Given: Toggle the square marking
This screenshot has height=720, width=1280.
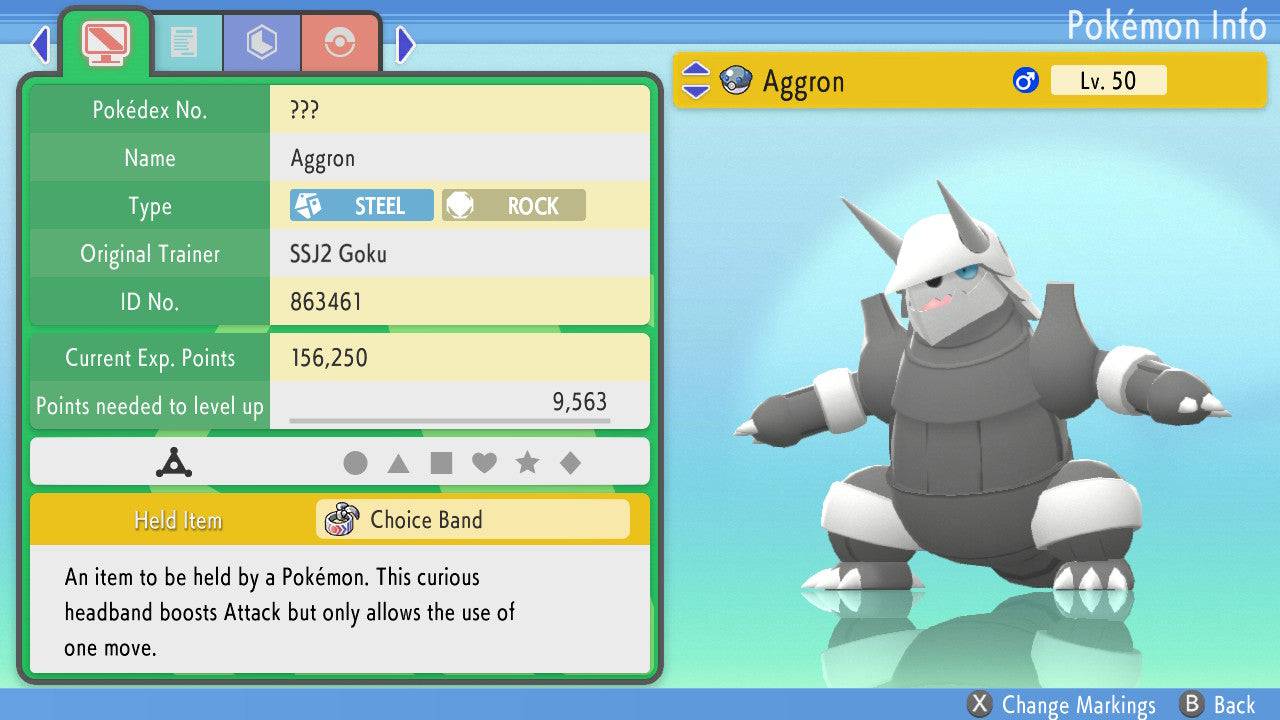Looking at the screenshot, I should 441,463.
